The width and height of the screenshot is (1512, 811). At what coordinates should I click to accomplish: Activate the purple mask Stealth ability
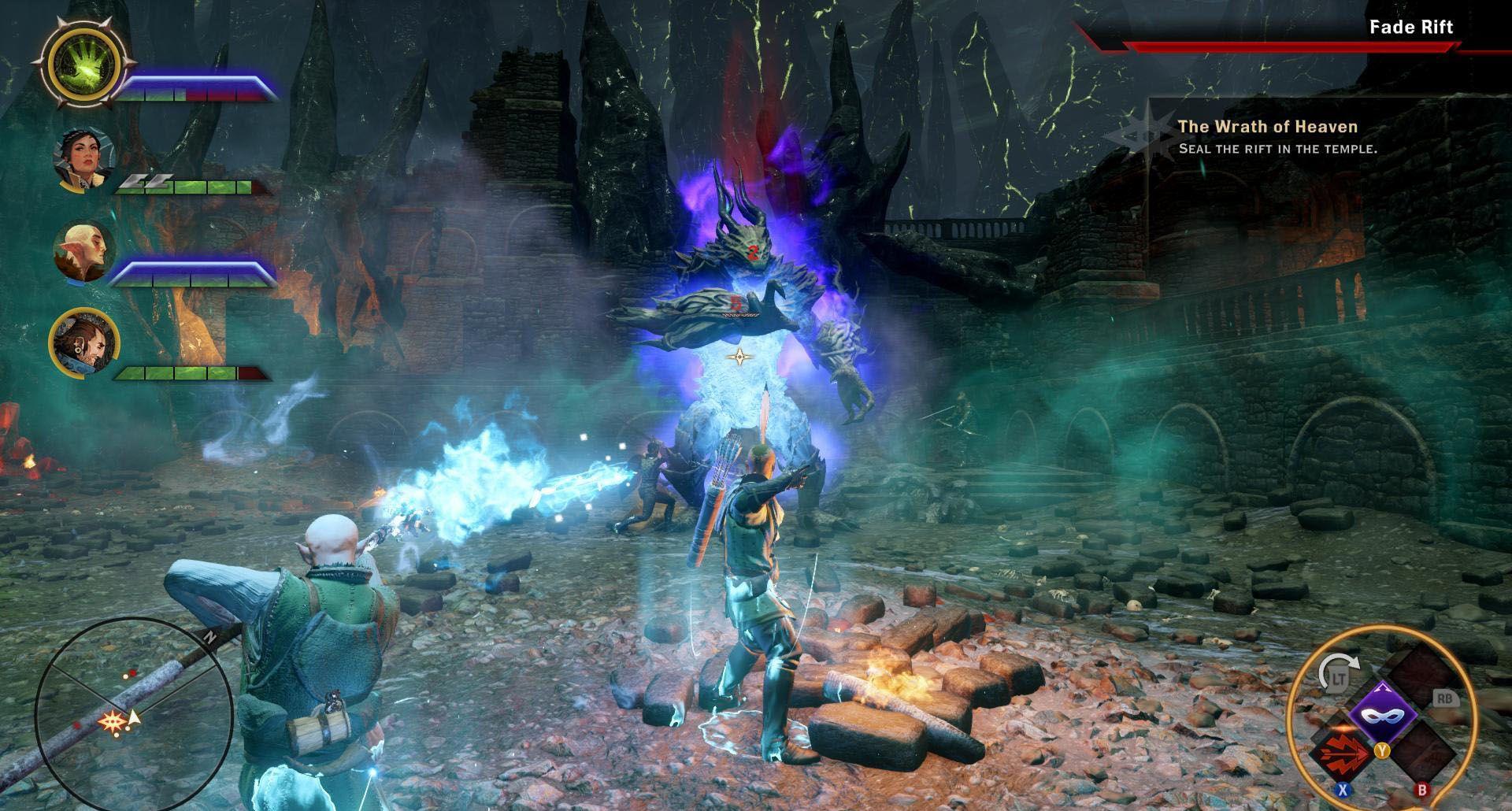tap(1383, 715)
